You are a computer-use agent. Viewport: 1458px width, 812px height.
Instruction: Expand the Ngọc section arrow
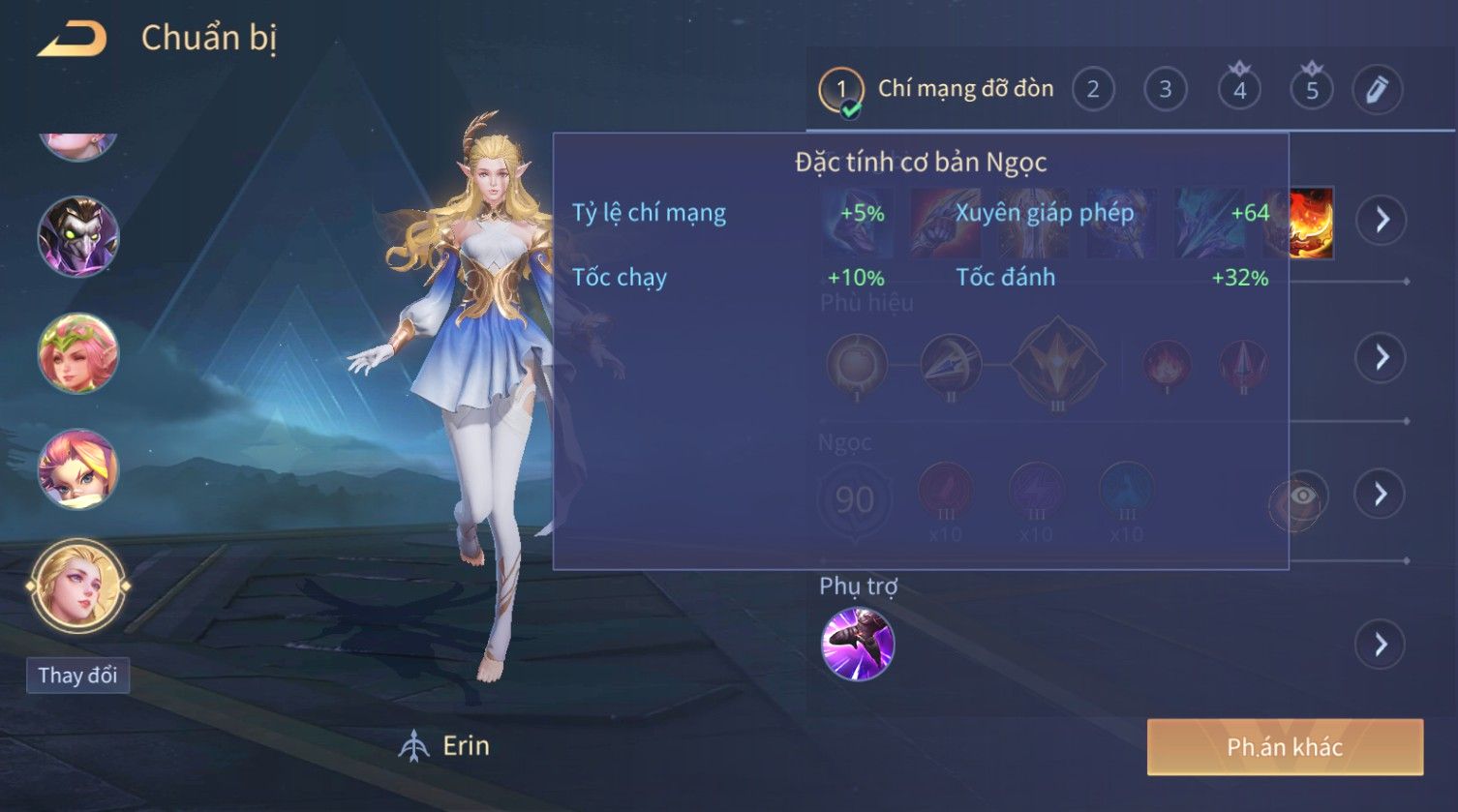1381,495
